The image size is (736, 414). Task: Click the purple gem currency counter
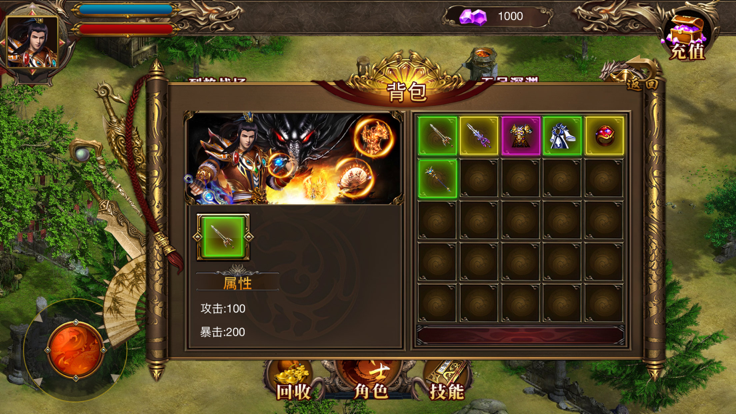(x=498, y=16)
